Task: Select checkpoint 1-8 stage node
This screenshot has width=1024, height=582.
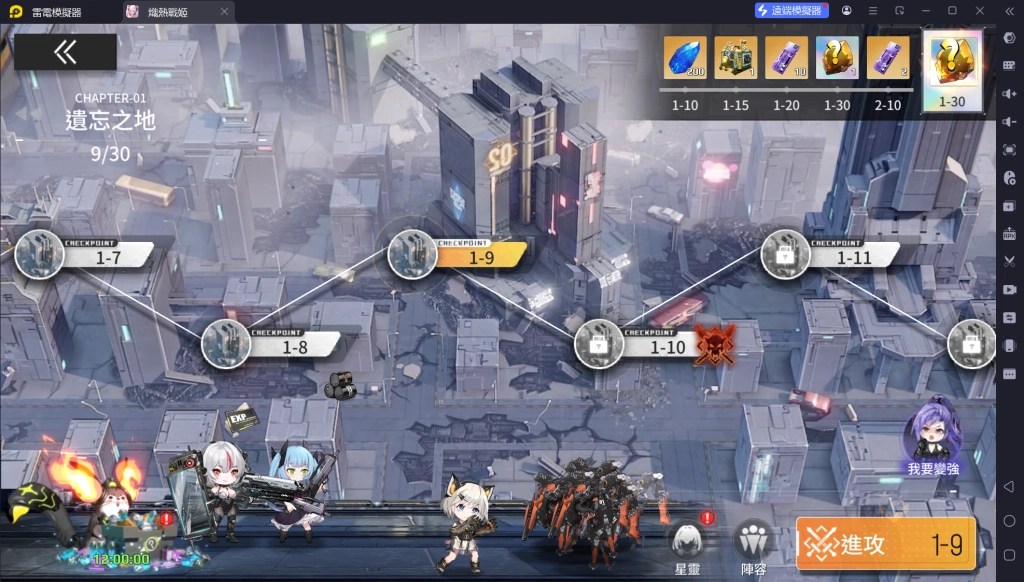Action: (x=226, y=345)
